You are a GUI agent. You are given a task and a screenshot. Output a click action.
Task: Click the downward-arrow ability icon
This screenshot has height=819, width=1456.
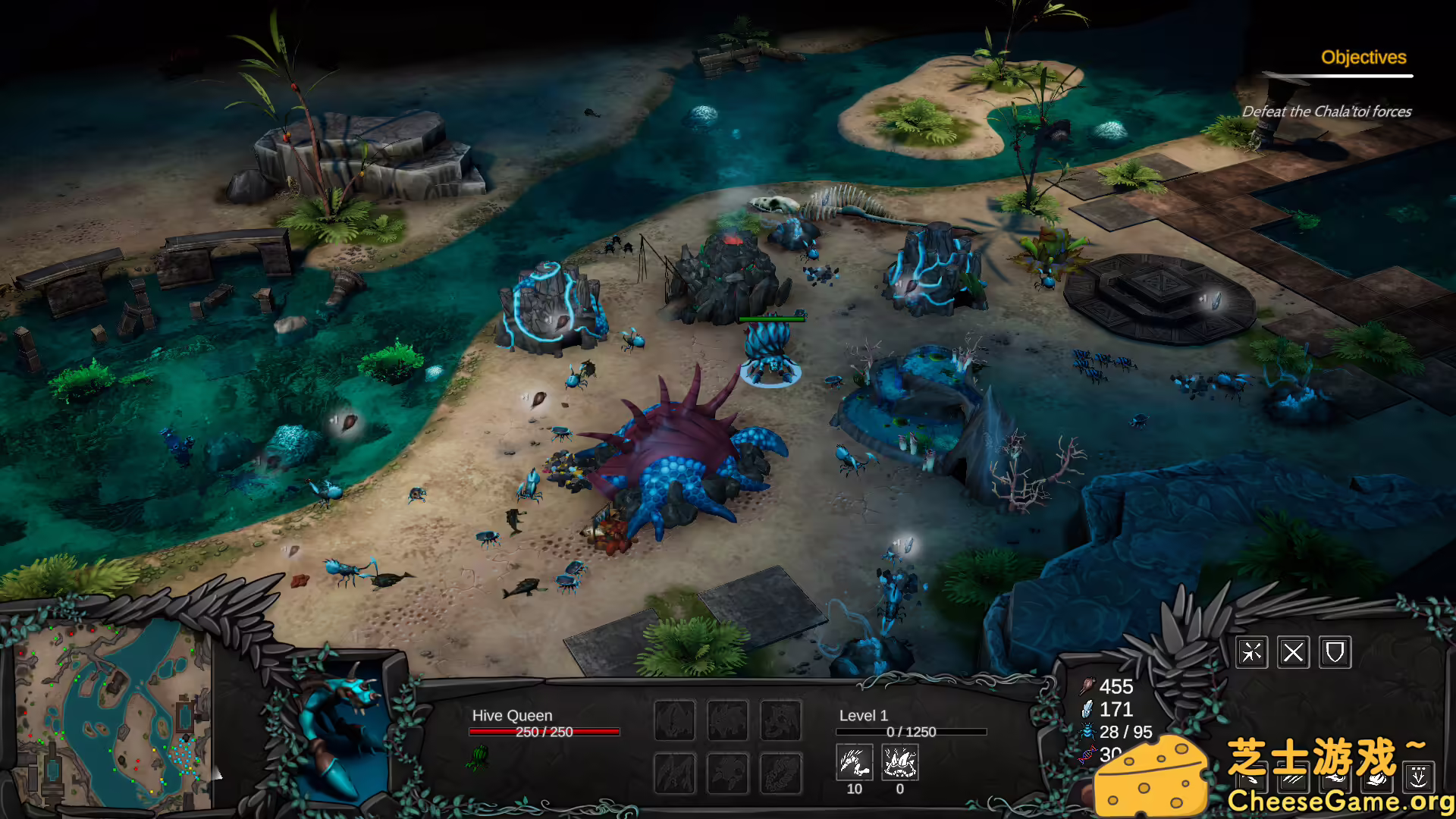pos(1418,776)
